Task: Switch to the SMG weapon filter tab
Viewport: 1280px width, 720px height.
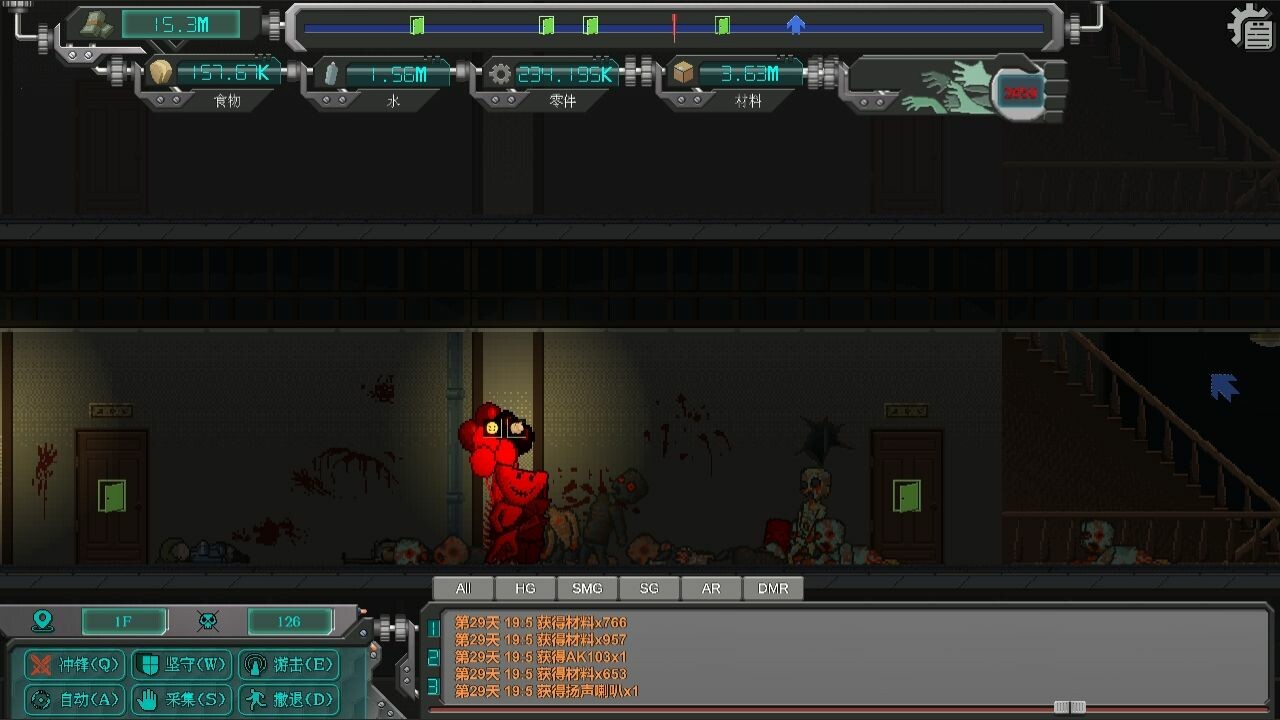Action: [x=587, y=588]
